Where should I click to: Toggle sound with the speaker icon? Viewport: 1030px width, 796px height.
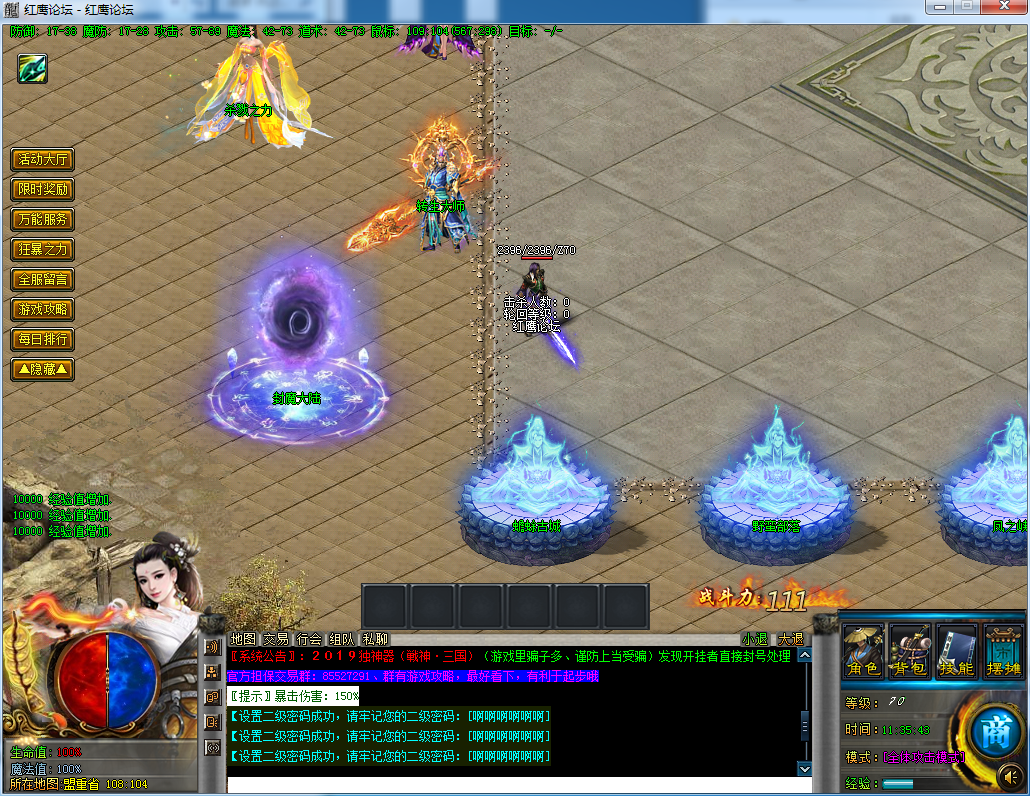[x=1009, y=775]
